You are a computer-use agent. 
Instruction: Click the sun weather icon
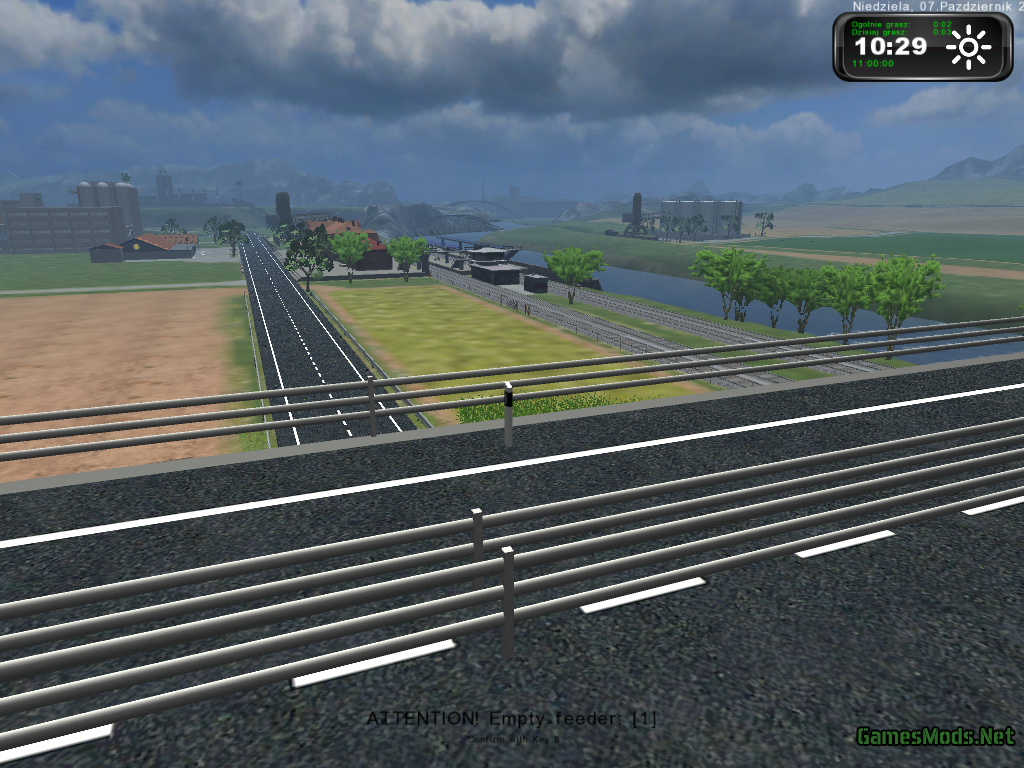pyautogui.click(x=968, y=48)
